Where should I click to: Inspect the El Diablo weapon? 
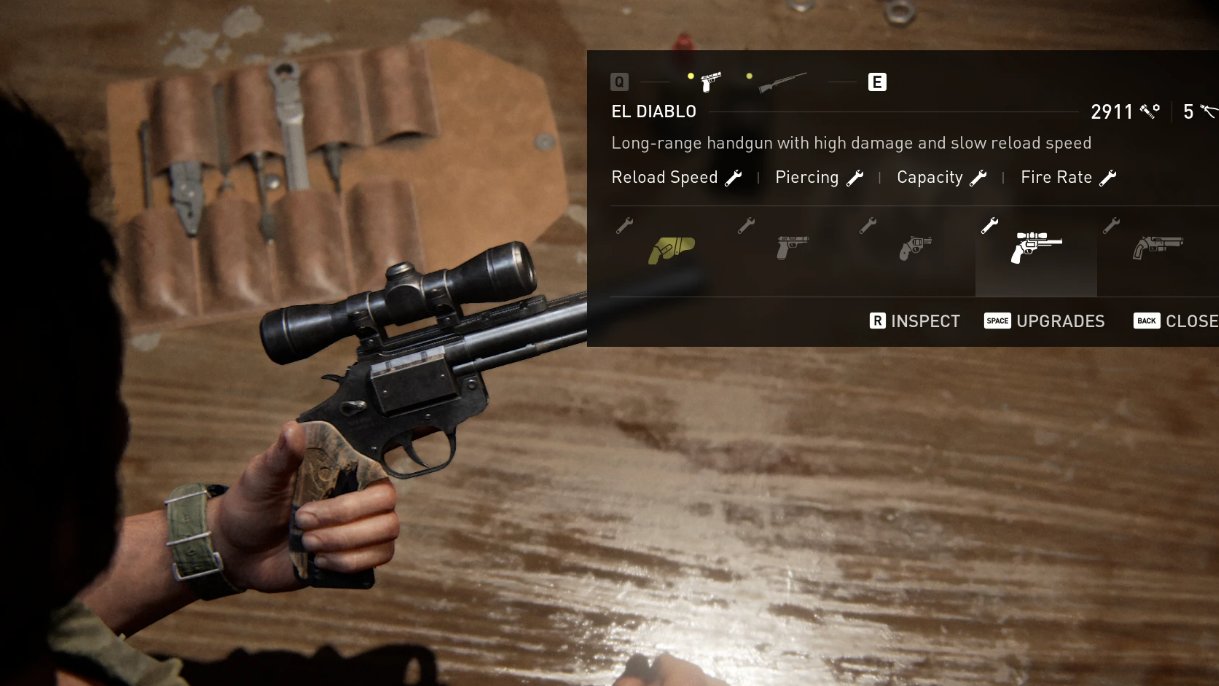[x=914, y=321]
